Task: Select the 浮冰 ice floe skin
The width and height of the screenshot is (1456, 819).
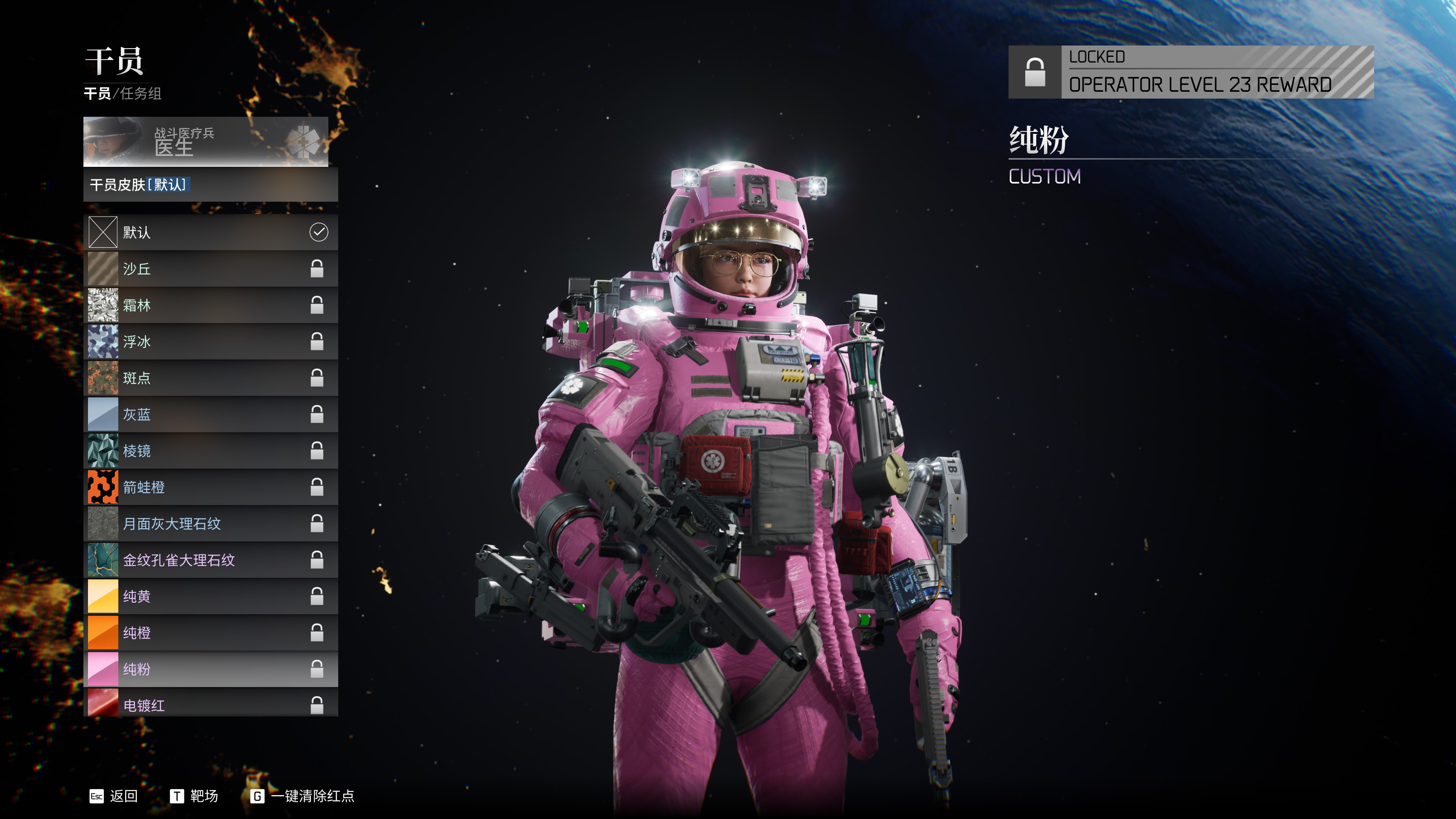Action: click(210, 341)
